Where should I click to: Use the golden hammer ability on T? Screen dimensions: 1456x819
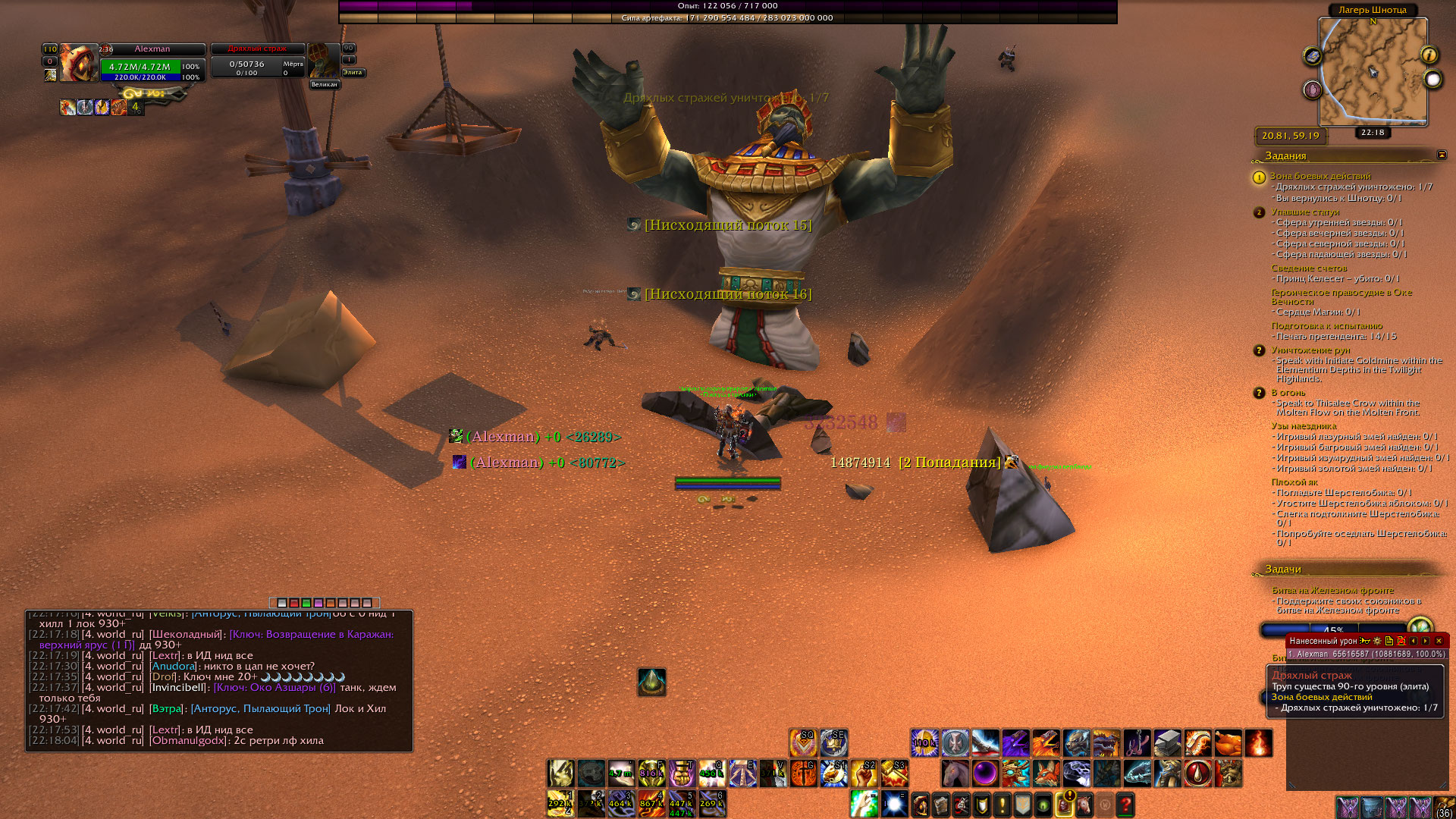click(x=682, y=773)
